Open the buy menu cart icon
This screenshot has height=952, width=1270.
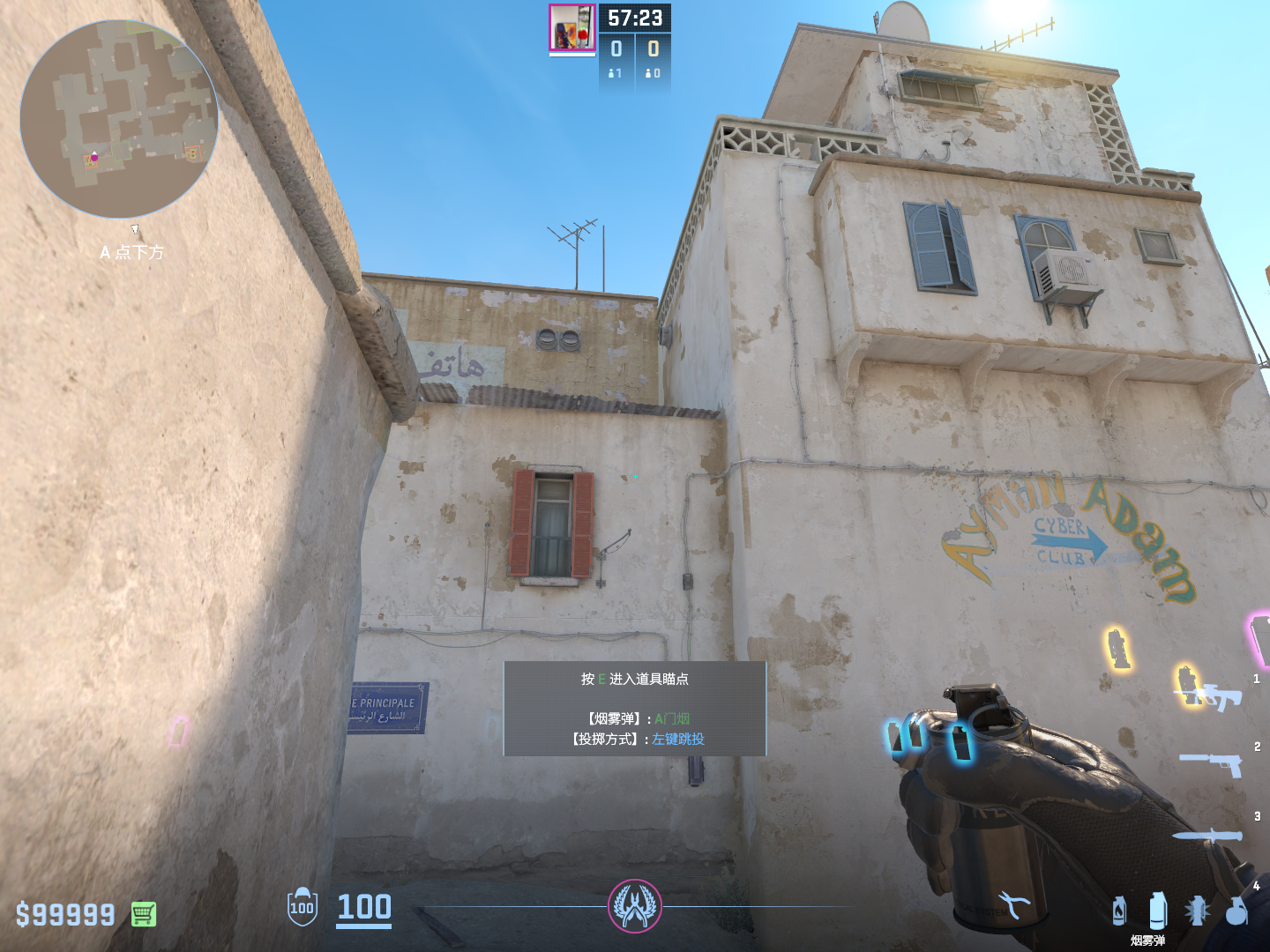pyautogui.click(x=144, y=914)
